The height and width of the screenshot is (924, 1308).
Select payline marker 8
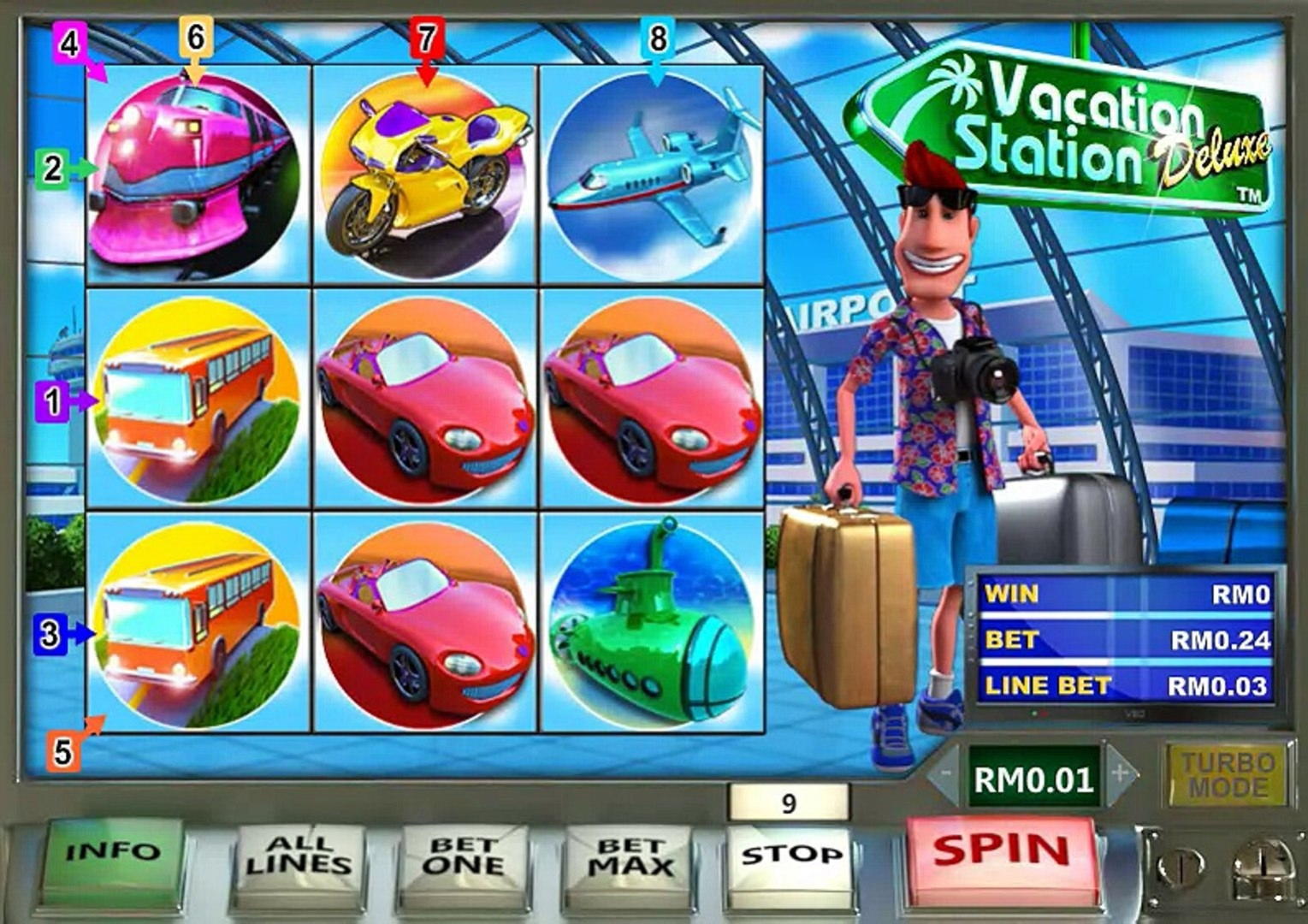click(657, 39)
